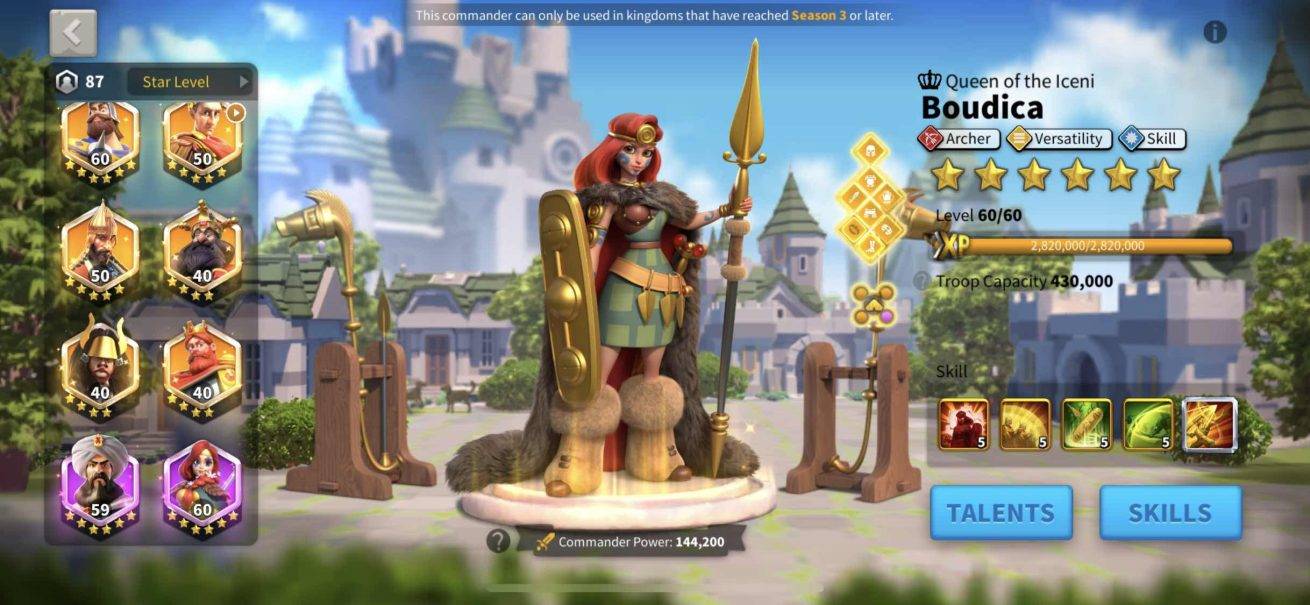
Task: View the locked fifth expertise skill
Action: pyautogui.click(x=1210, y=424)
